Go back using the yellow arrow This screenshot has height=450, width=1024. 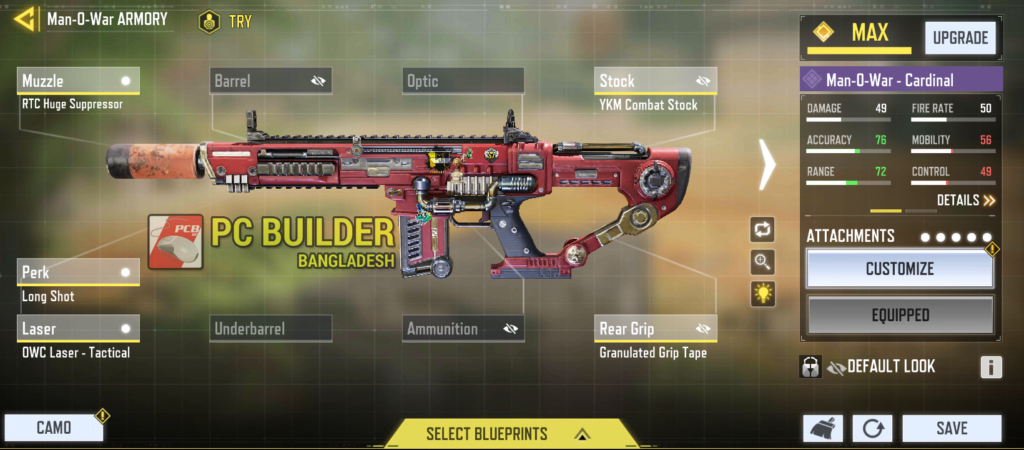point(24,19)
